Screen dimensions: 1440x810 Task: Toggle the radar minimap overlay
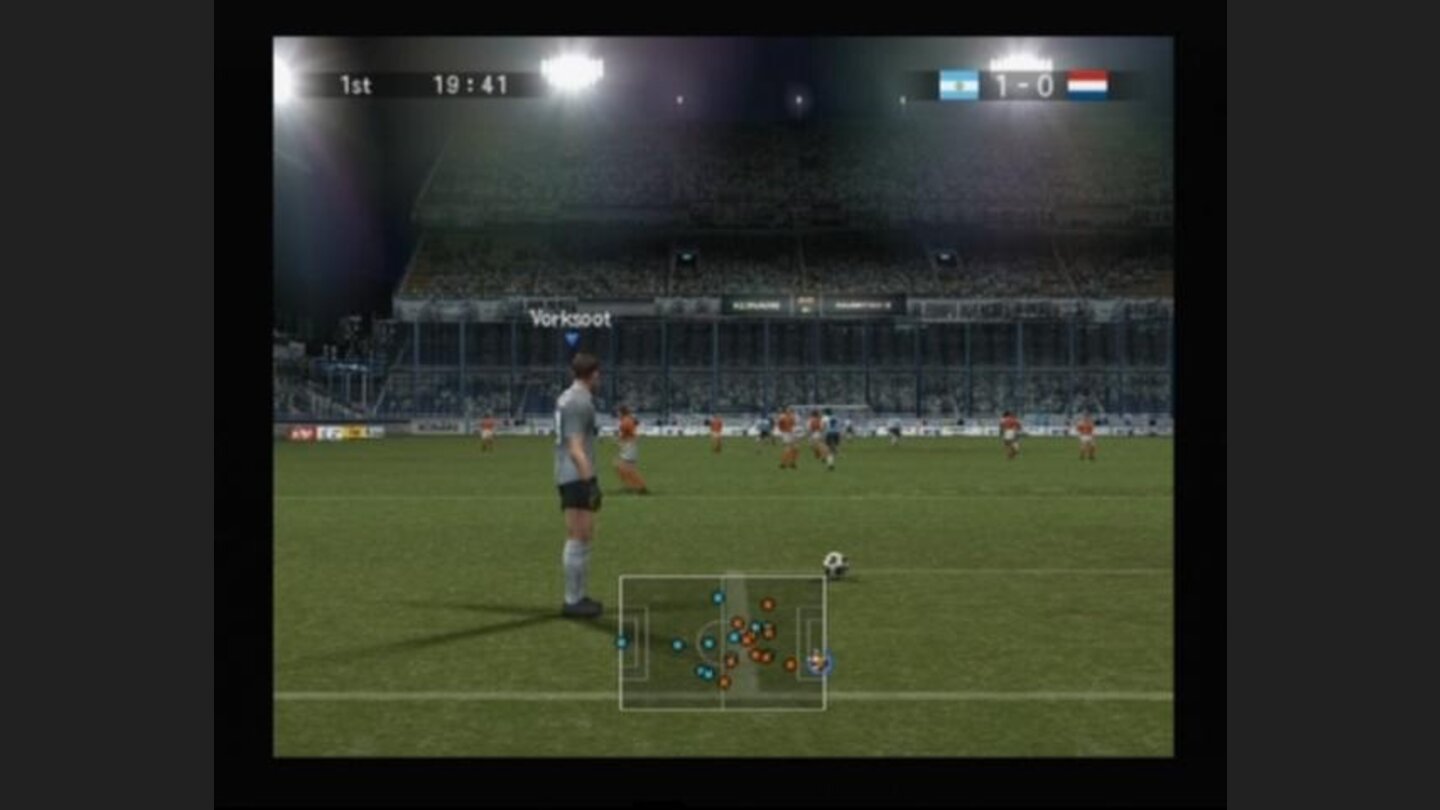tap(722, 643)
